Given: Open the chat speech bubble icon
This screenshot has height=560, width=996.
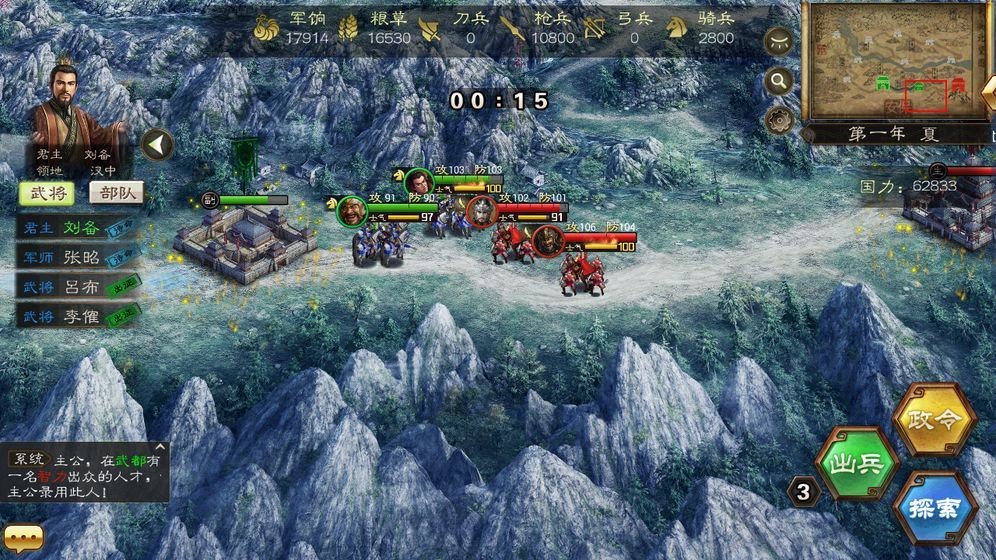Looking at the screenshot, I should click(x=22, y=540).
